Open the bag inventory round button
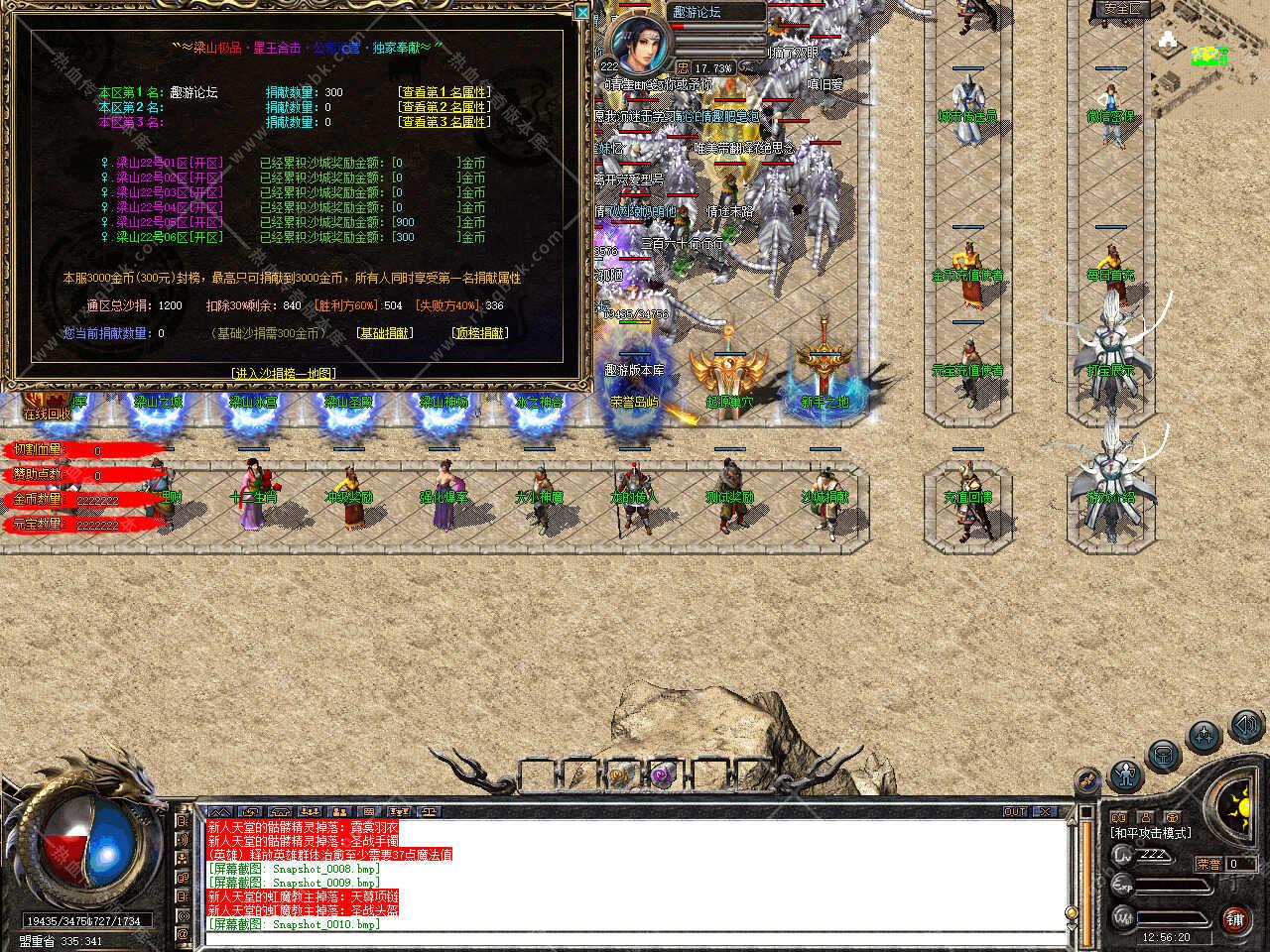The width and height of the screenshot is (1270, 952). [1164, 754]
